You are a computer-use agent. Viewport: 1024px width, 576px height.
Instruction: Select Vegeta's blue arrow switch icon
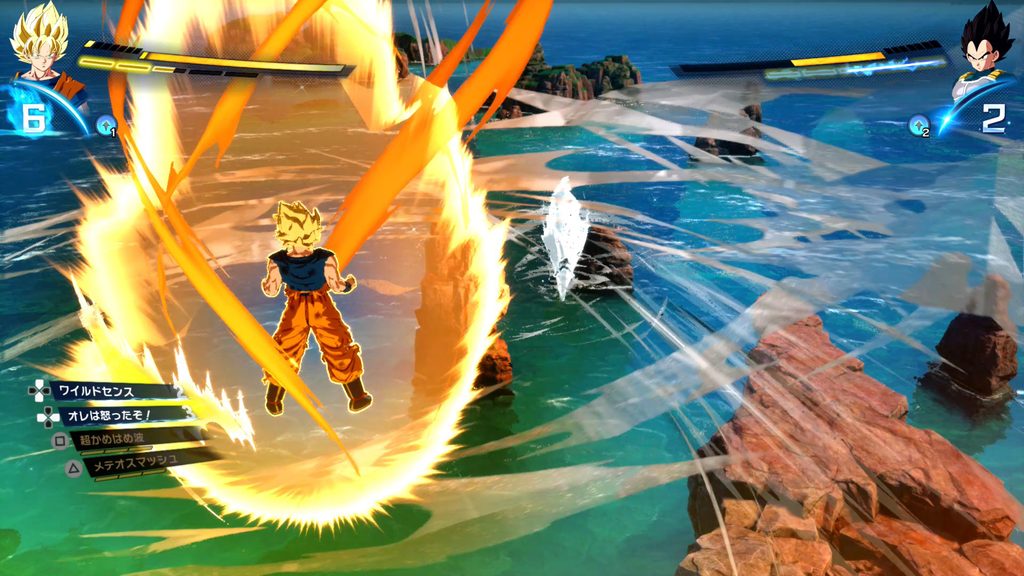tap(919, 125)
